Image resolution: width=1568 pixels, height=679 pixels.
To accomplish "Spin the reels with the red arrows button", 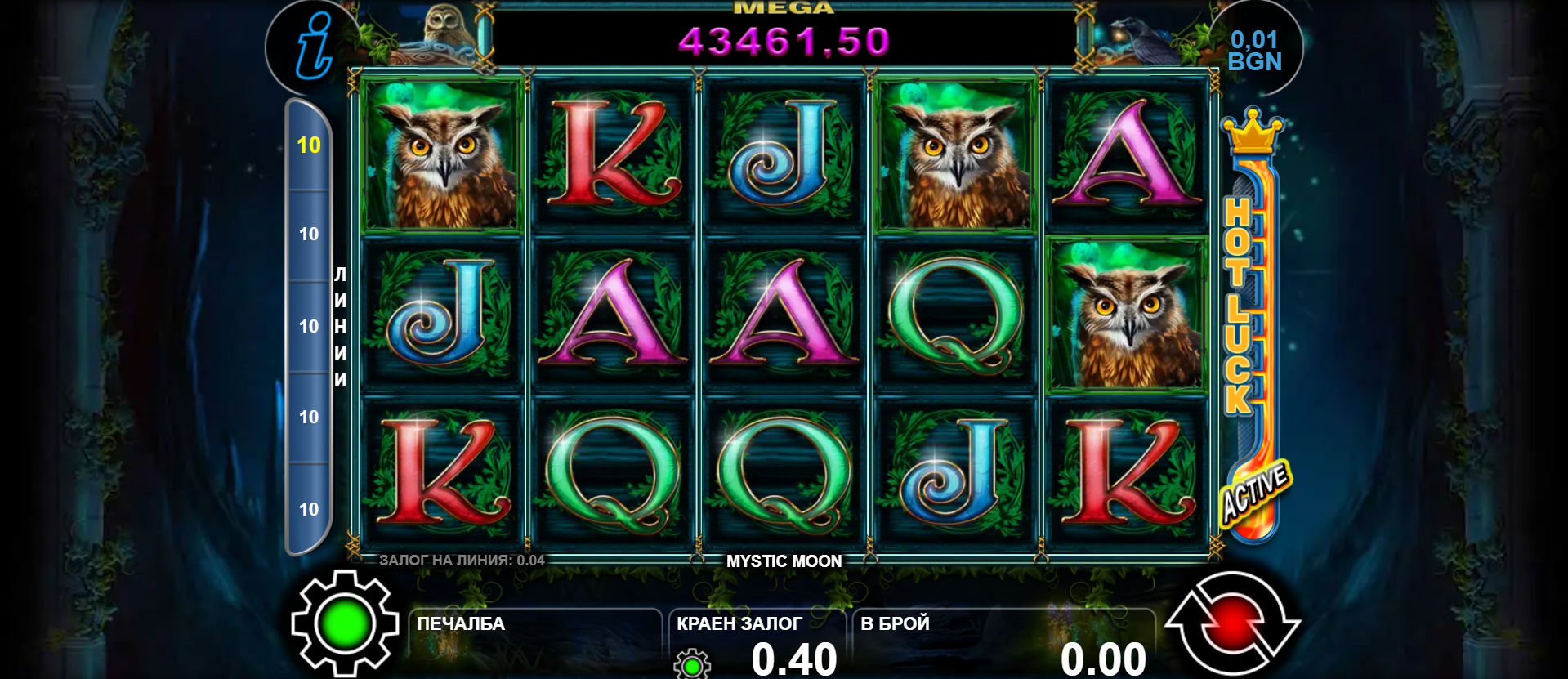I will point(1232,625).
